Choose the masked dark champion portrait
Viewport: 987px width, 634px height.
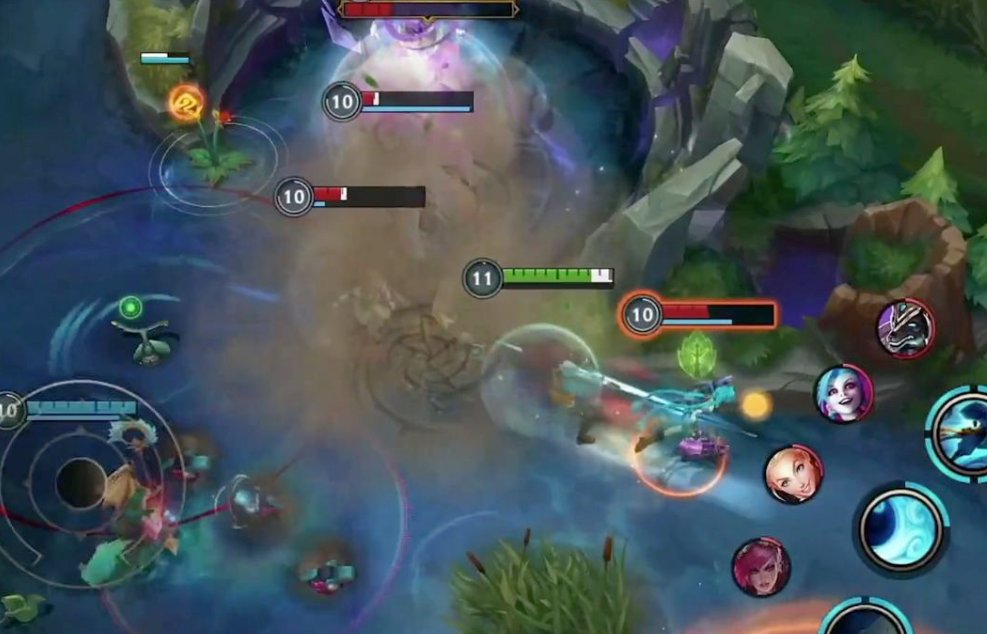(x=906, y=328)
